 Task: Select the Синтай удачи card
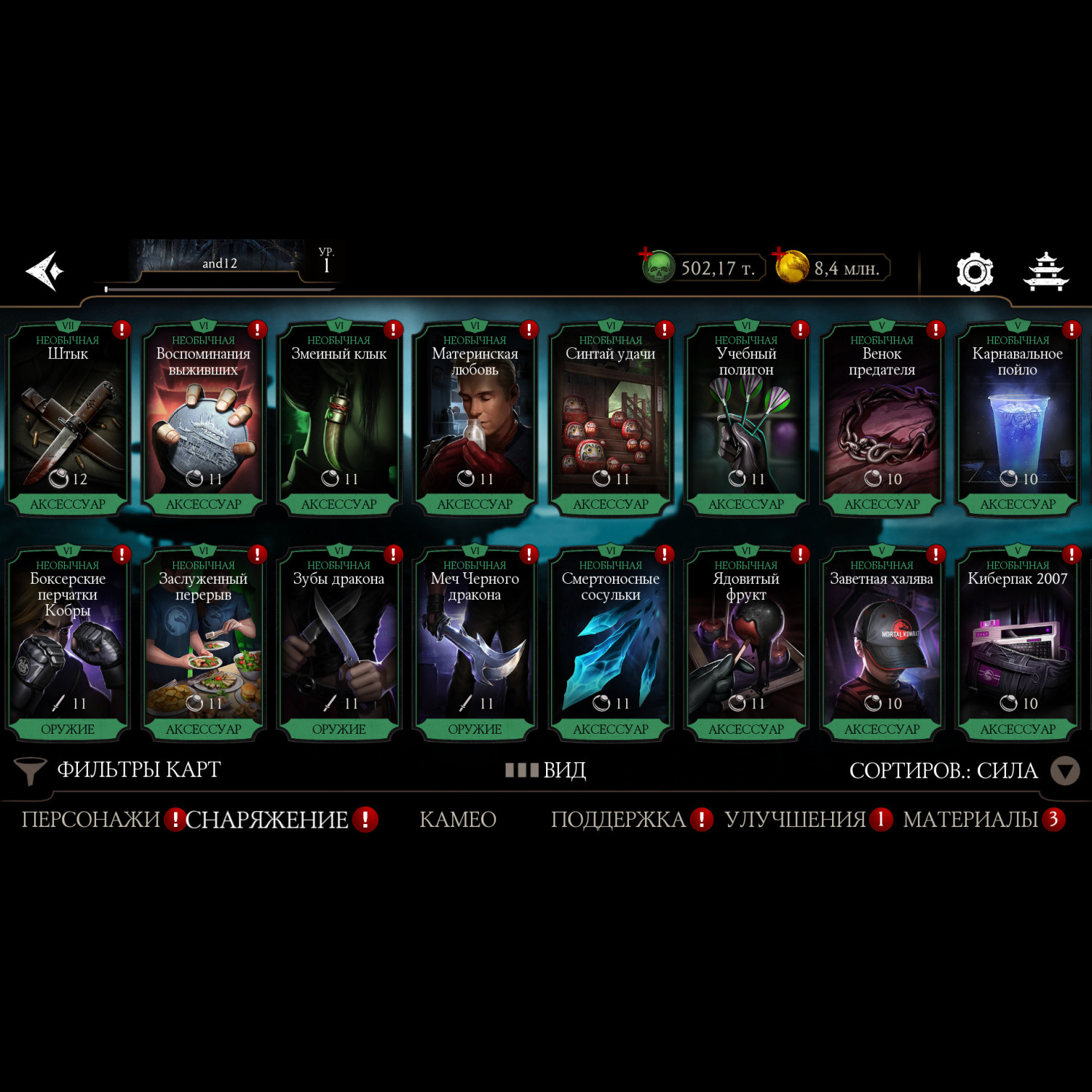click(x=611, y=419)
